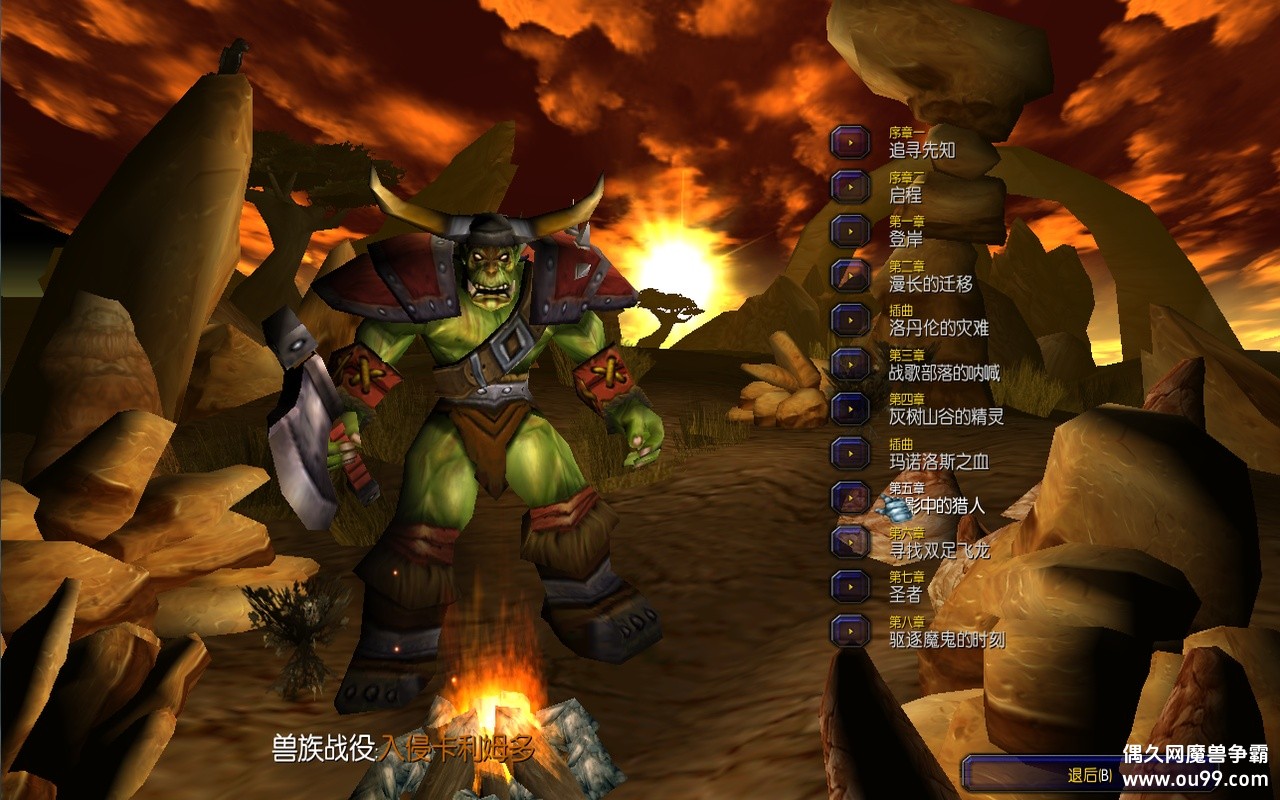Launch chapter two 漫长的迁移
The width and height of the screenshot is (1280, 800).
click(x=850, y=275)
